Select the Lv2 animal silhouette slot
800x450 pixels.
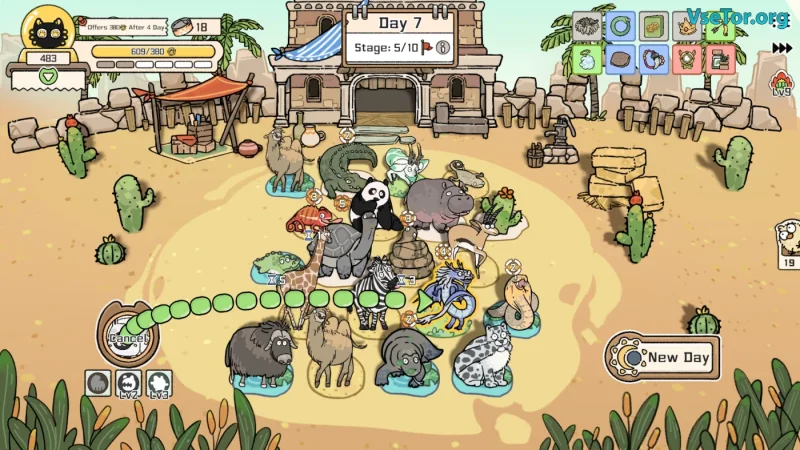tap(128, 383)
